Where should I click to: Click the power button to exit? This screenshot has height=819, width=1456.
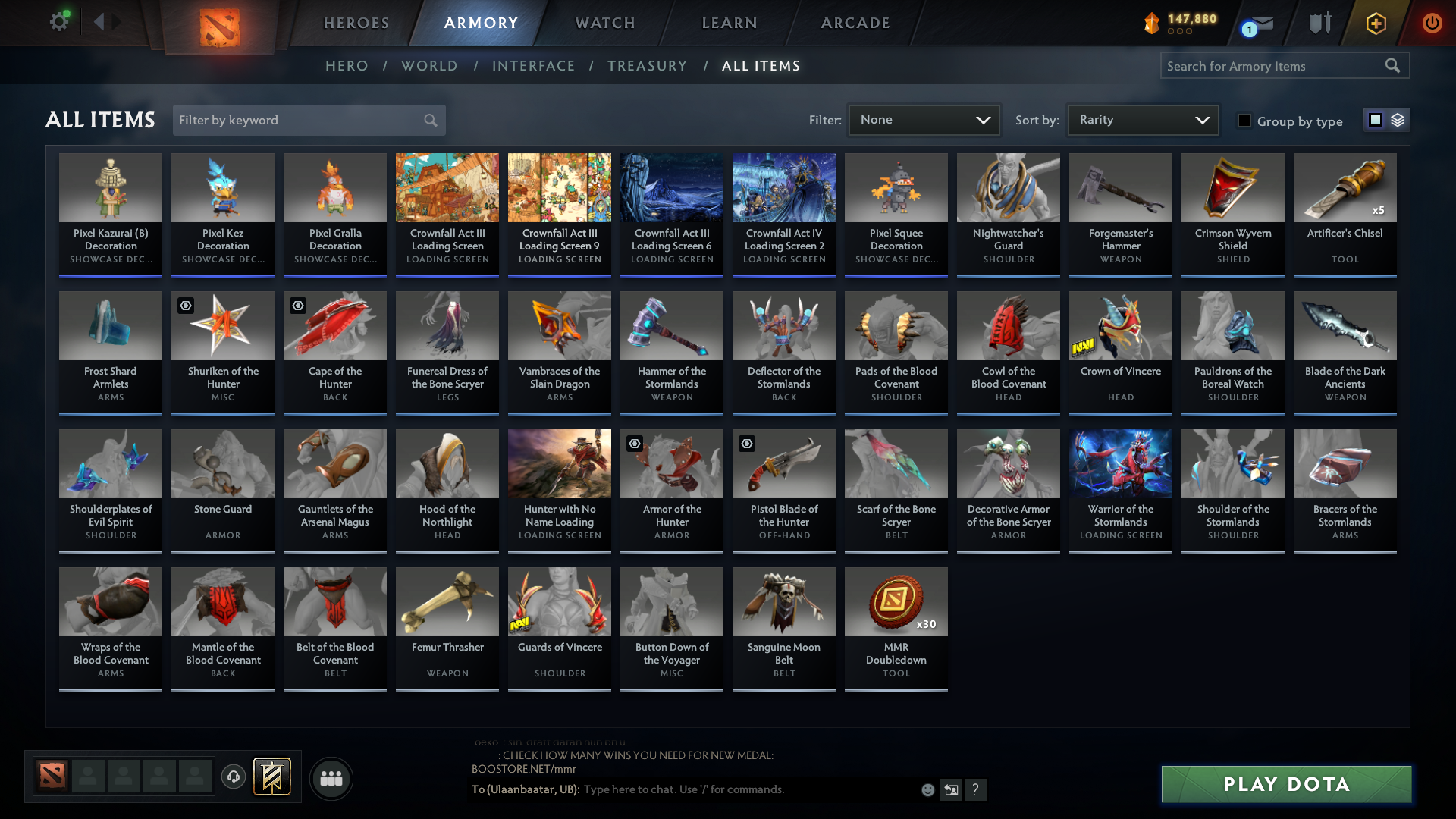[x=1432, y=23]
